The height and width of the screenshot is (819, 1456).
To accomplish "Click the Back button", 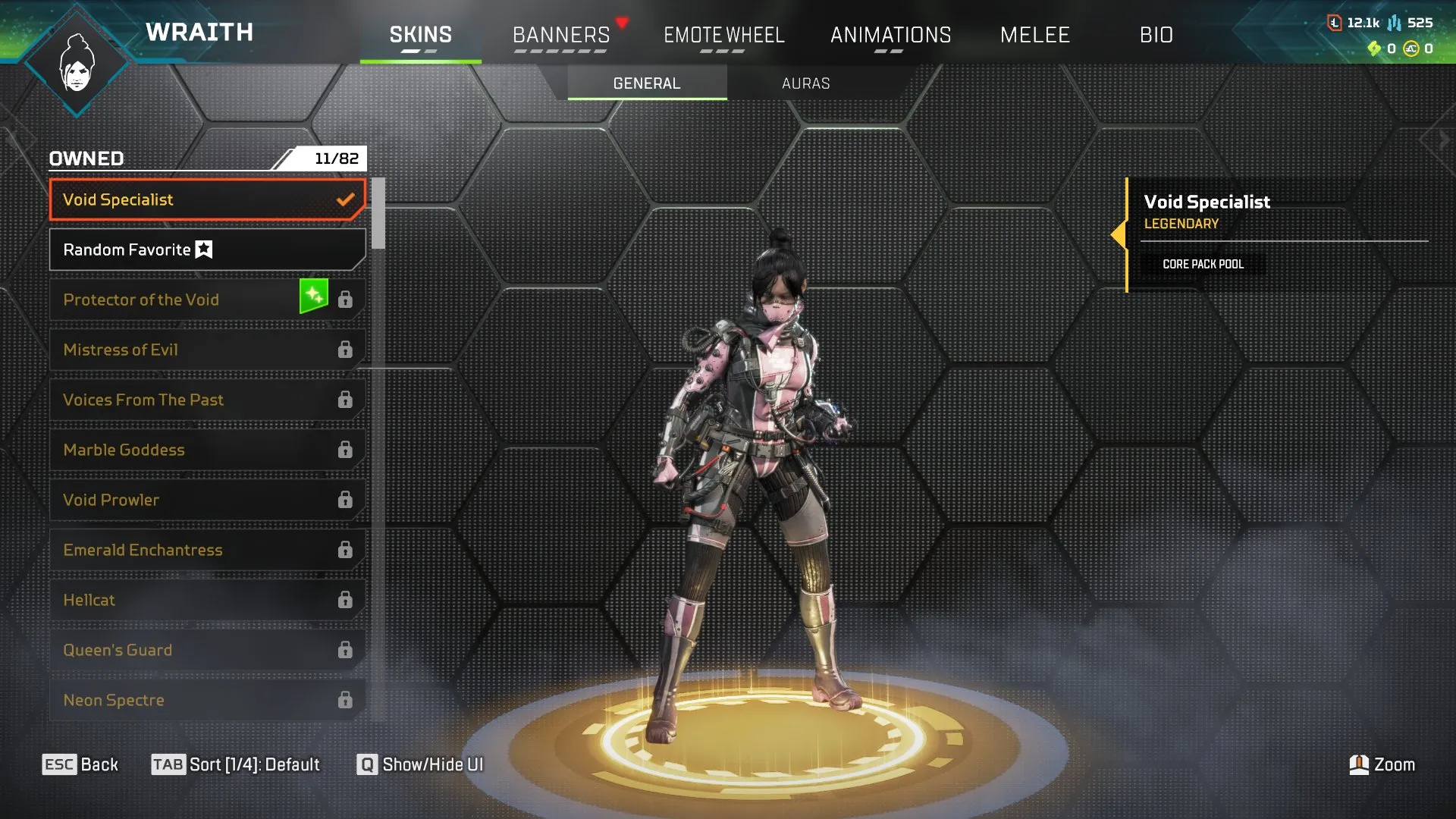I will tap(80, 764).
